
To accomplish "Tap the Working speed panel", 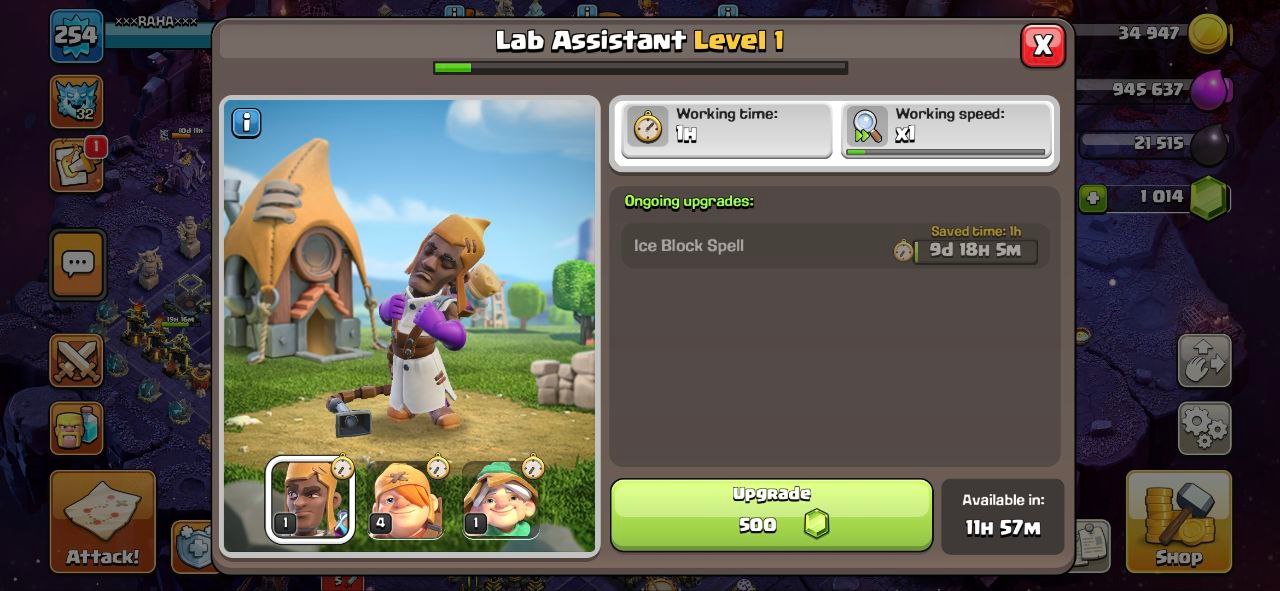I will (x=946, y=130).
